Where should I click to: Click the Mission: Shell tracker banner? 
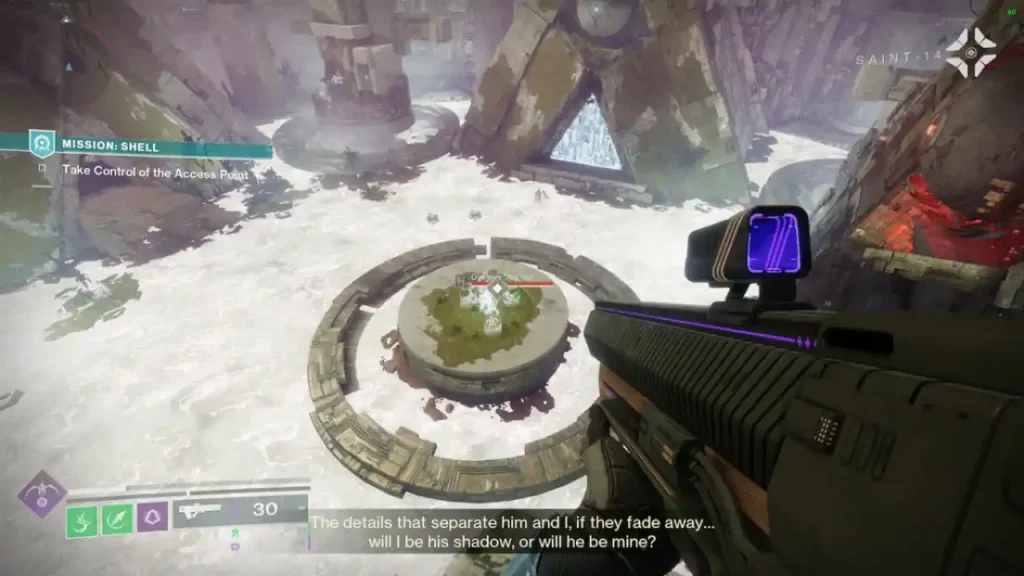(x=150, y=146)
